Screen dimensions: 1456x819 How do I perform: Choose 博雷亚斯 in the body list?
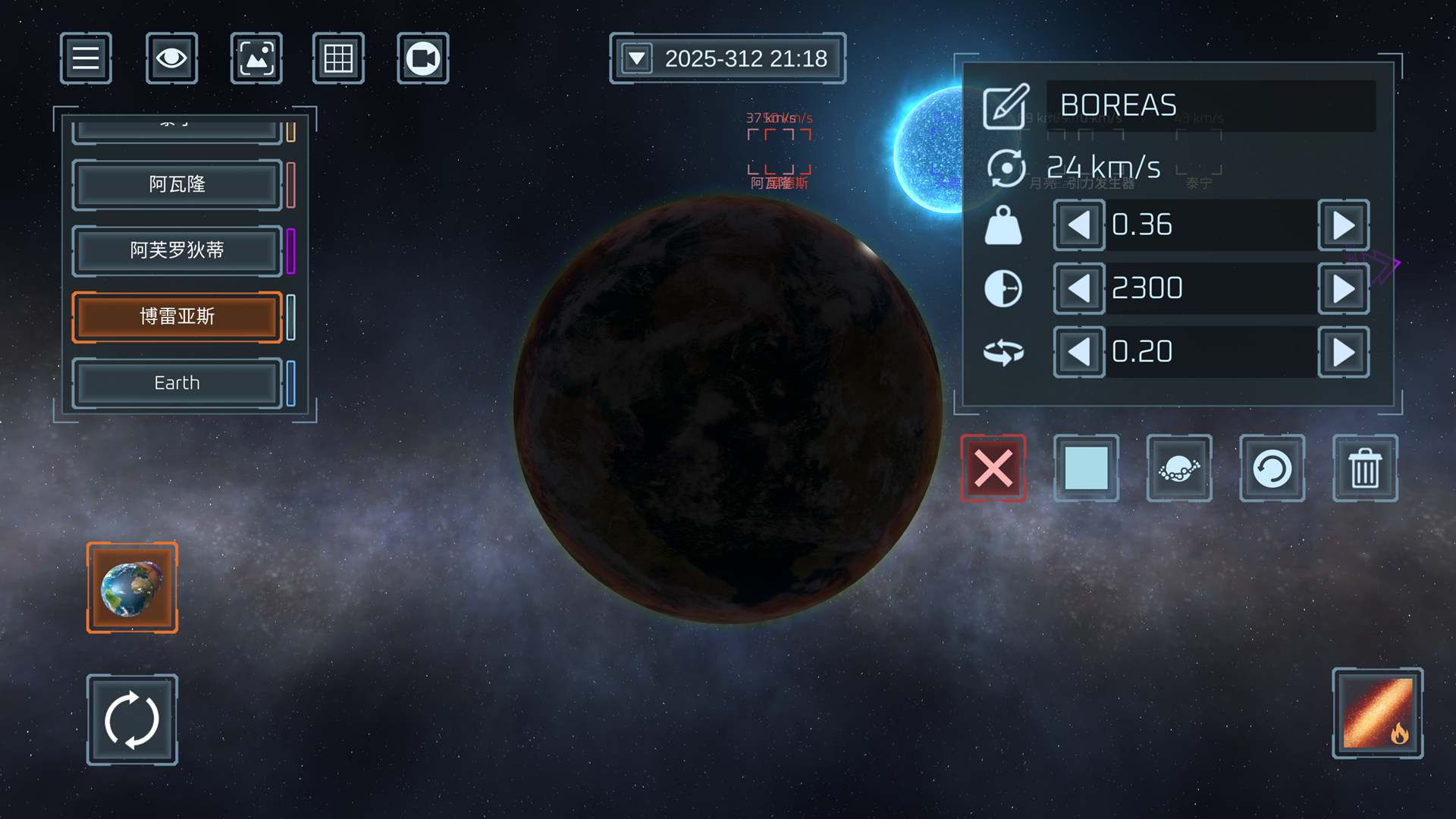coord(177,316)
